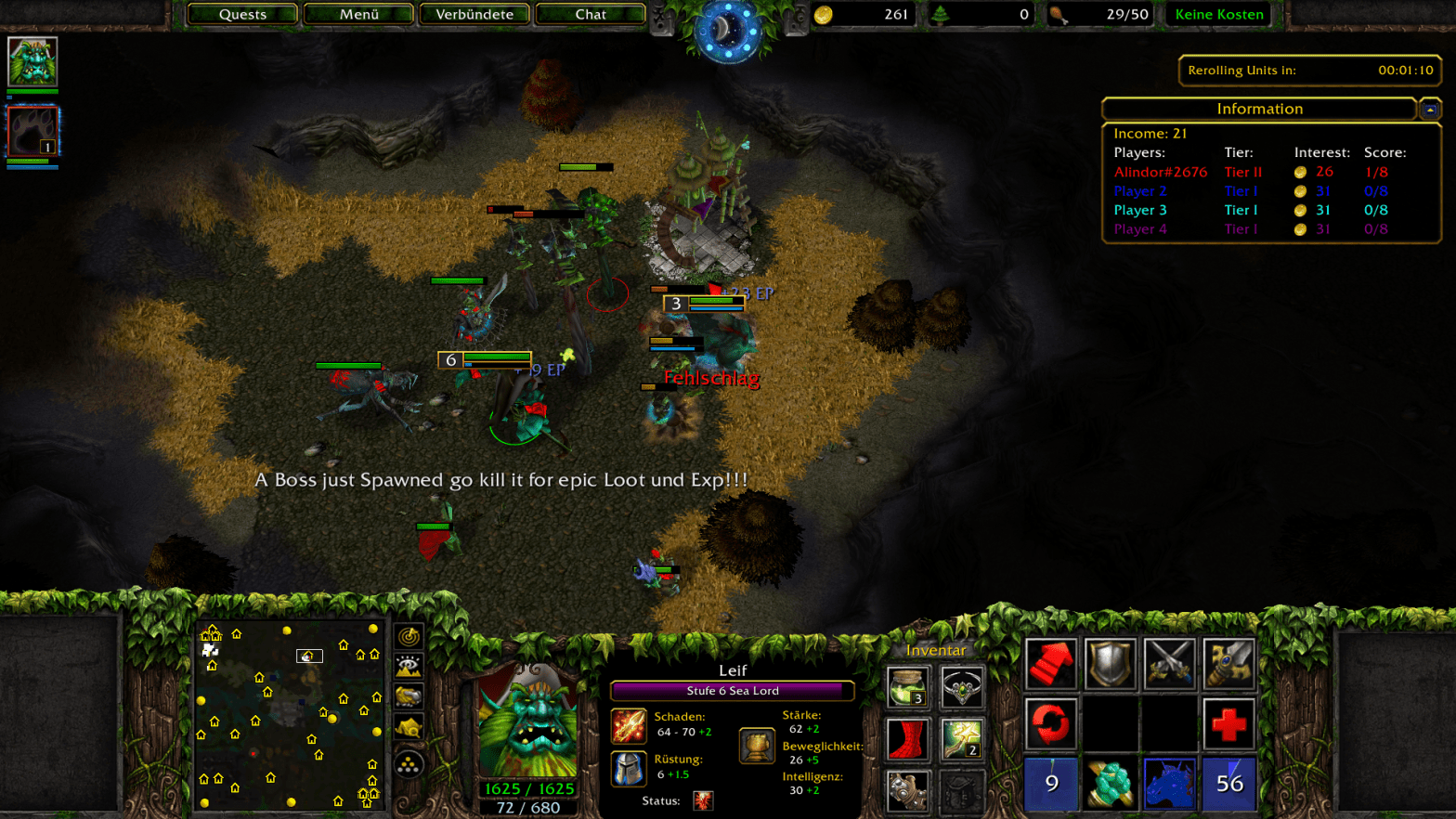The width and height of the screenshot is (1456, 819).
Task: Toggle the minimap terrain eye button
Action: 409,666
